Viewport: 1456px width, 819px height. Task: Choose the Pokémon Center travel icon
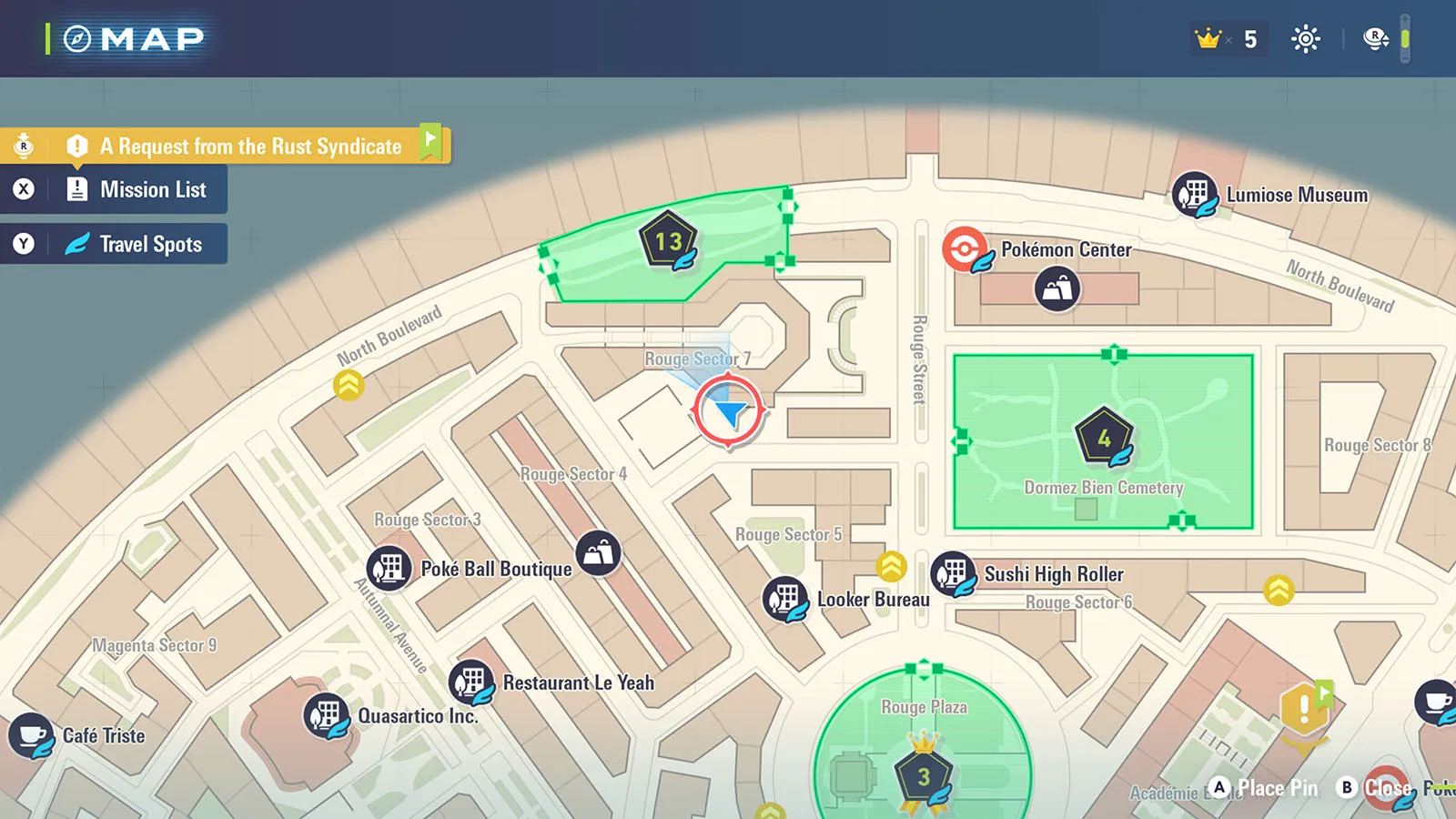pyautogui.click(x=965, y=249)
